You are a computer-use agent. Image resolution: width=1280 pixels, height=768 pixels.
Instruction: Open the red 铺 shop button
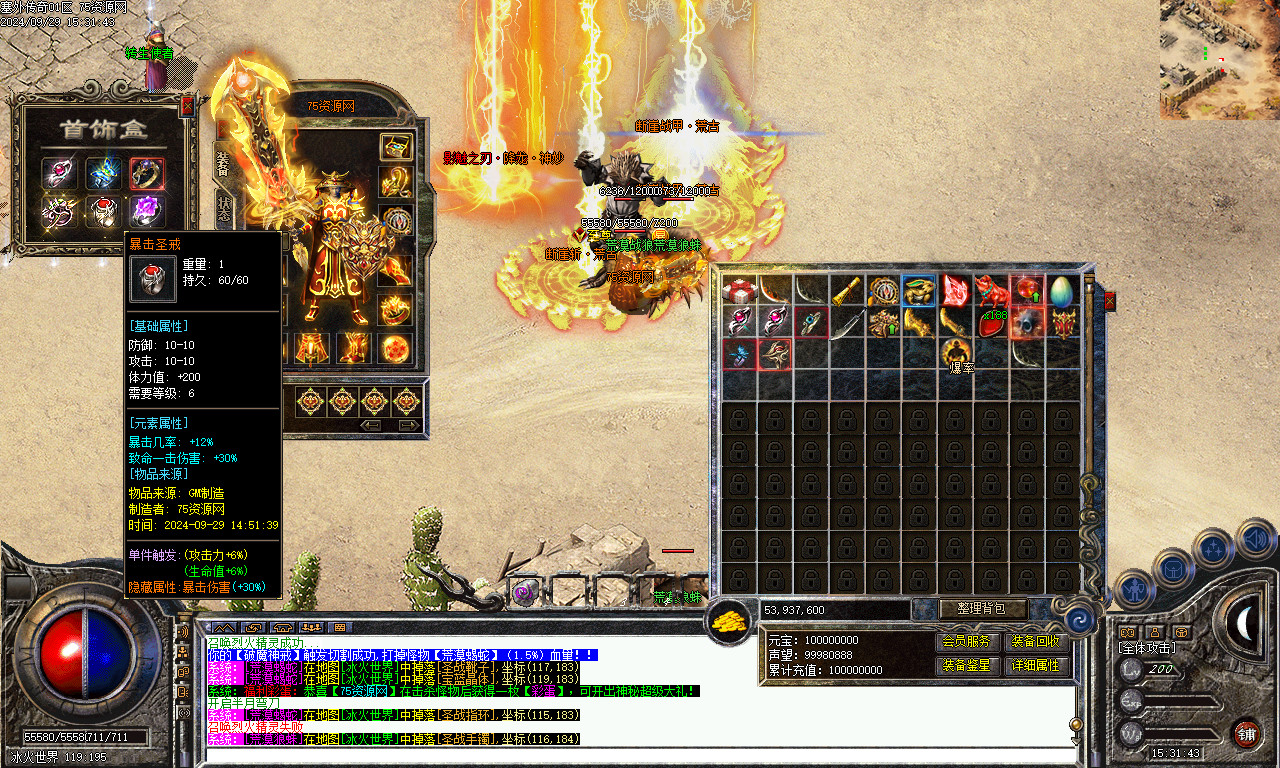pos(1246,733)
